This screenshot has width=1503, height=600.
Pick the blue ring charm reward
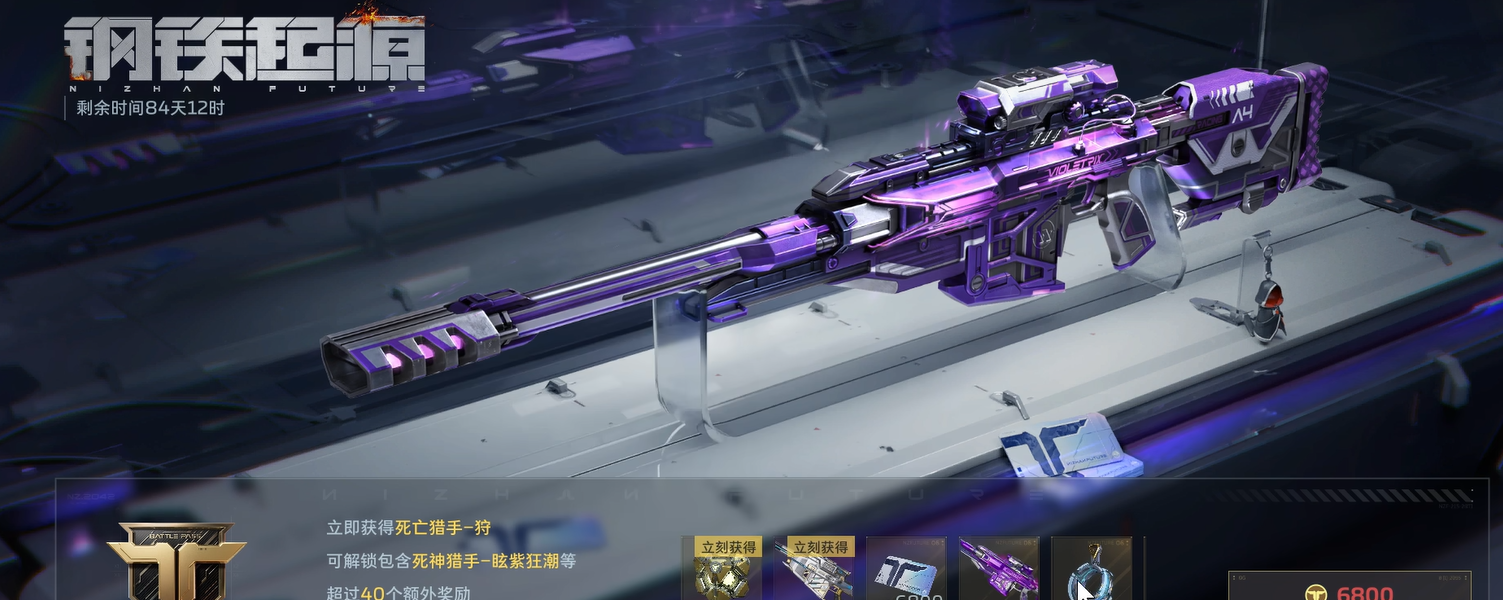coord(1091,572)
